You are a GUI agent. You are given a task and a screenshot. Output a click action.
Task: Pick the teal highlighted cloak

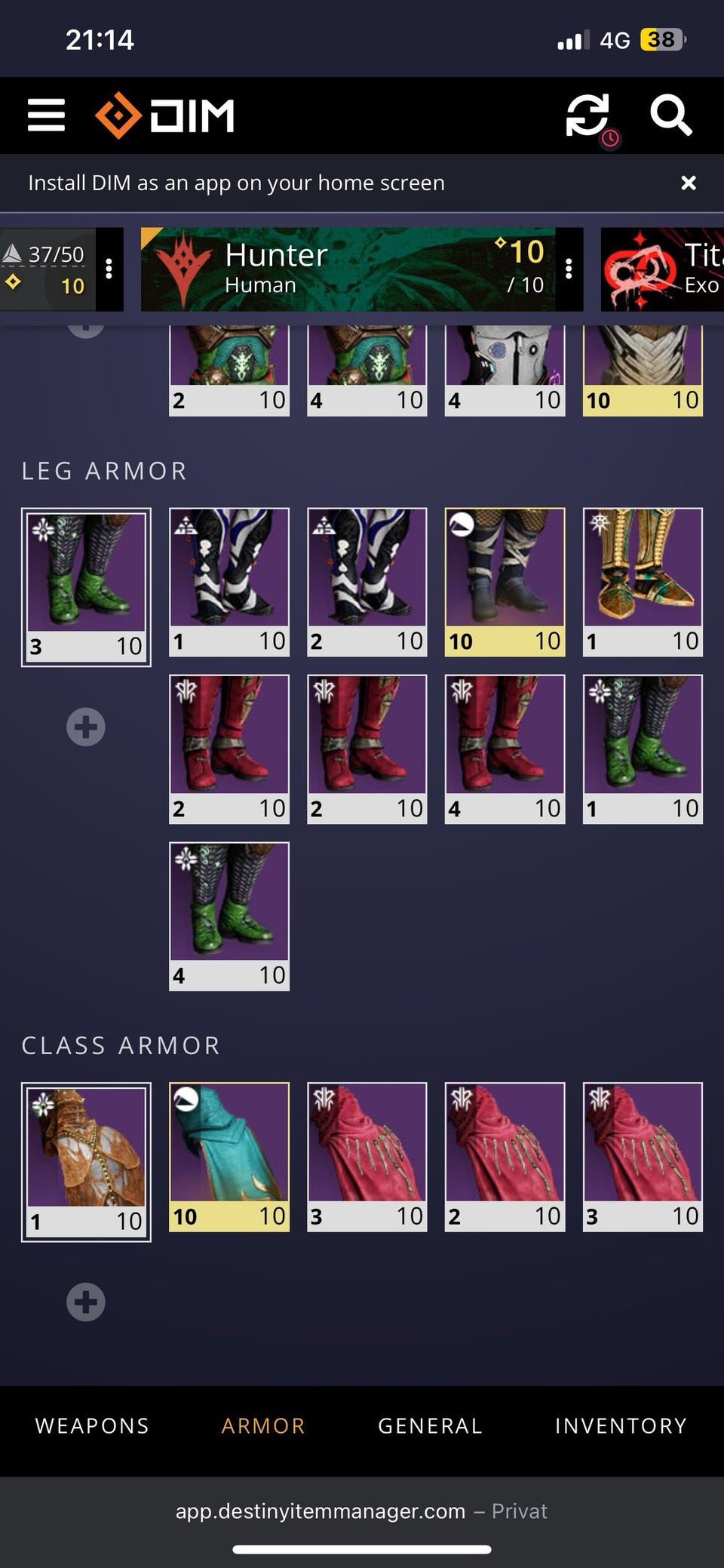229,1157
